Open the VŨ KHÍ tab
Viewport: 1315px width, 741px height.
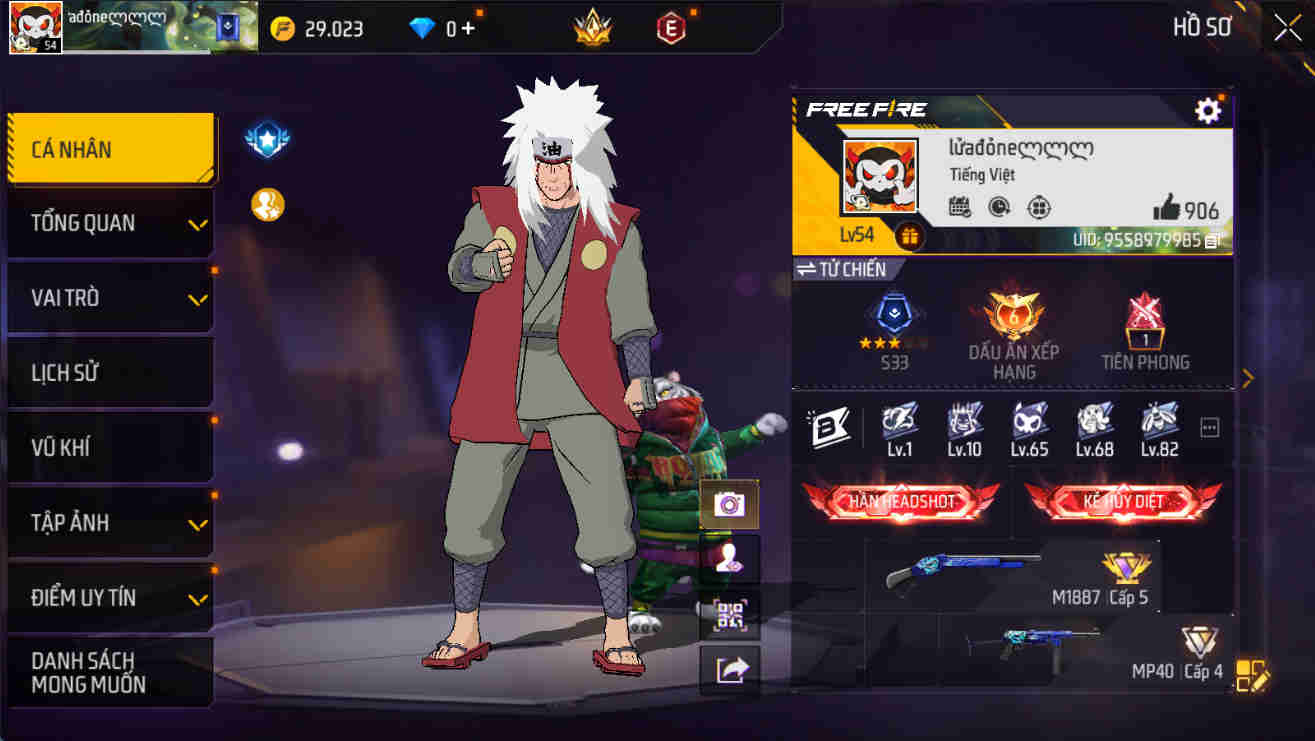(110, 447)
